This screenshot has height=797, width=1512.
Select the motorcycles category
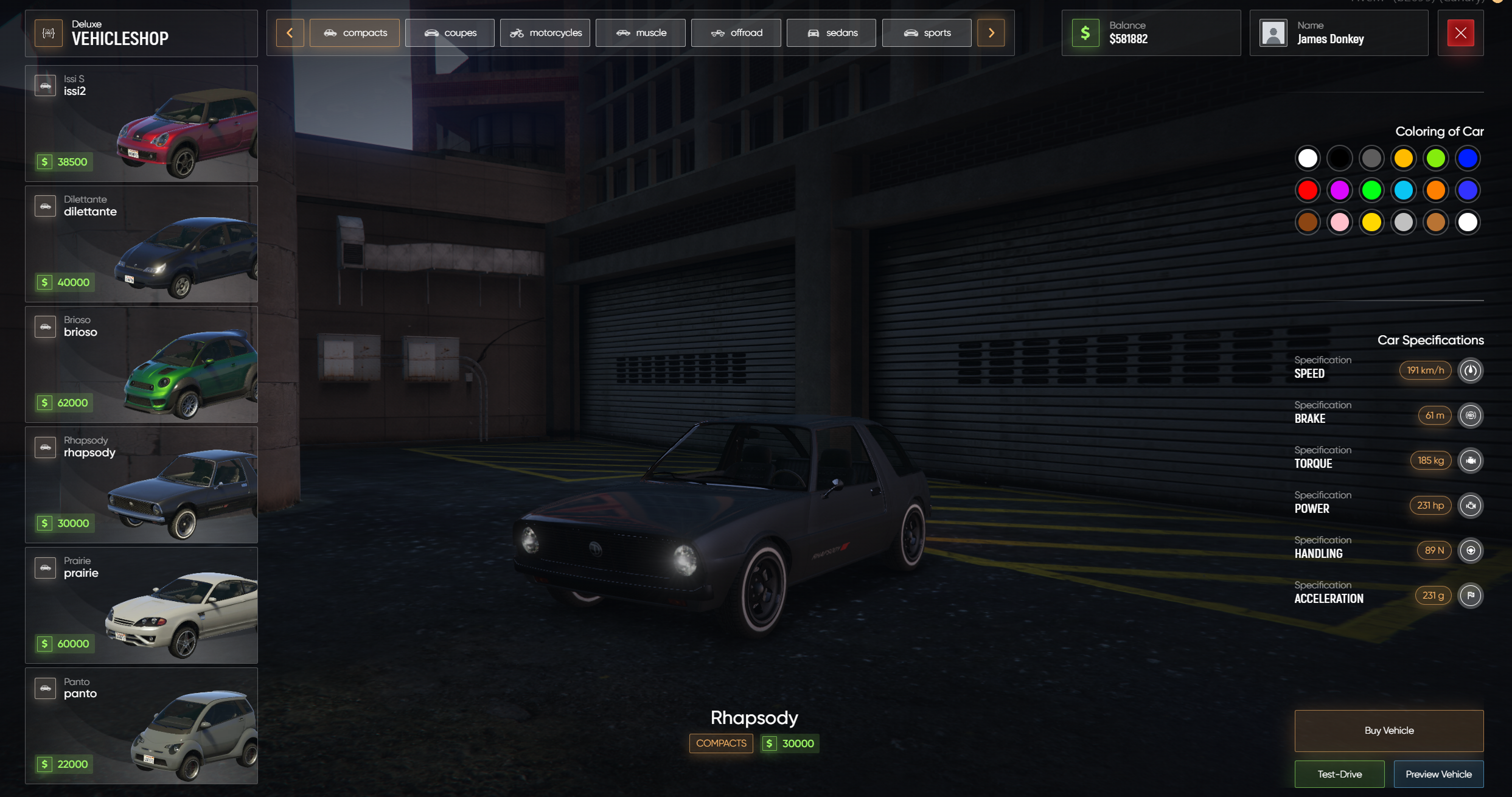(545, 32)
